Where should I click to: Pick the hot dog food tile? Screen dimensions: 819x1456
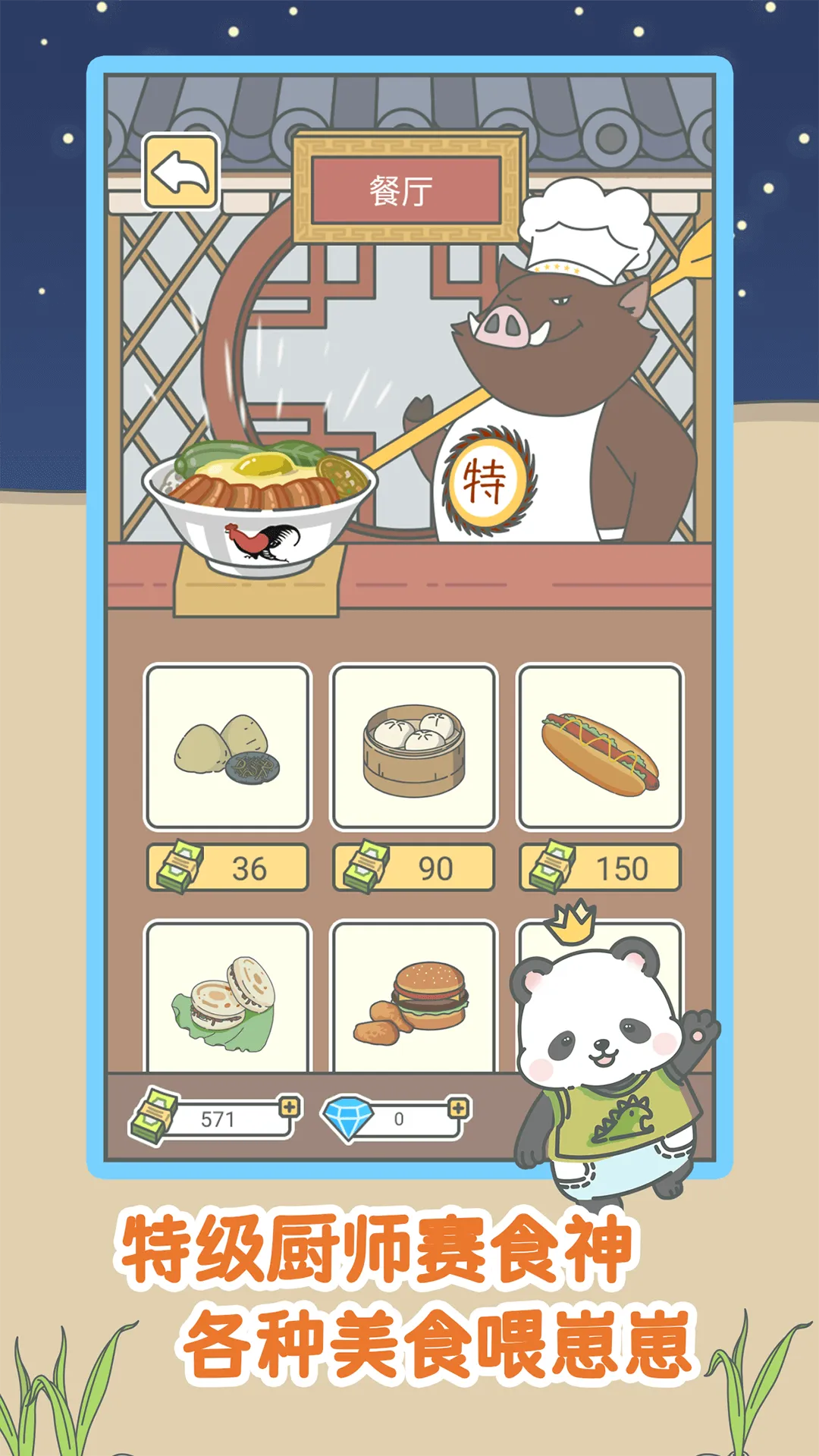(599, 746)
